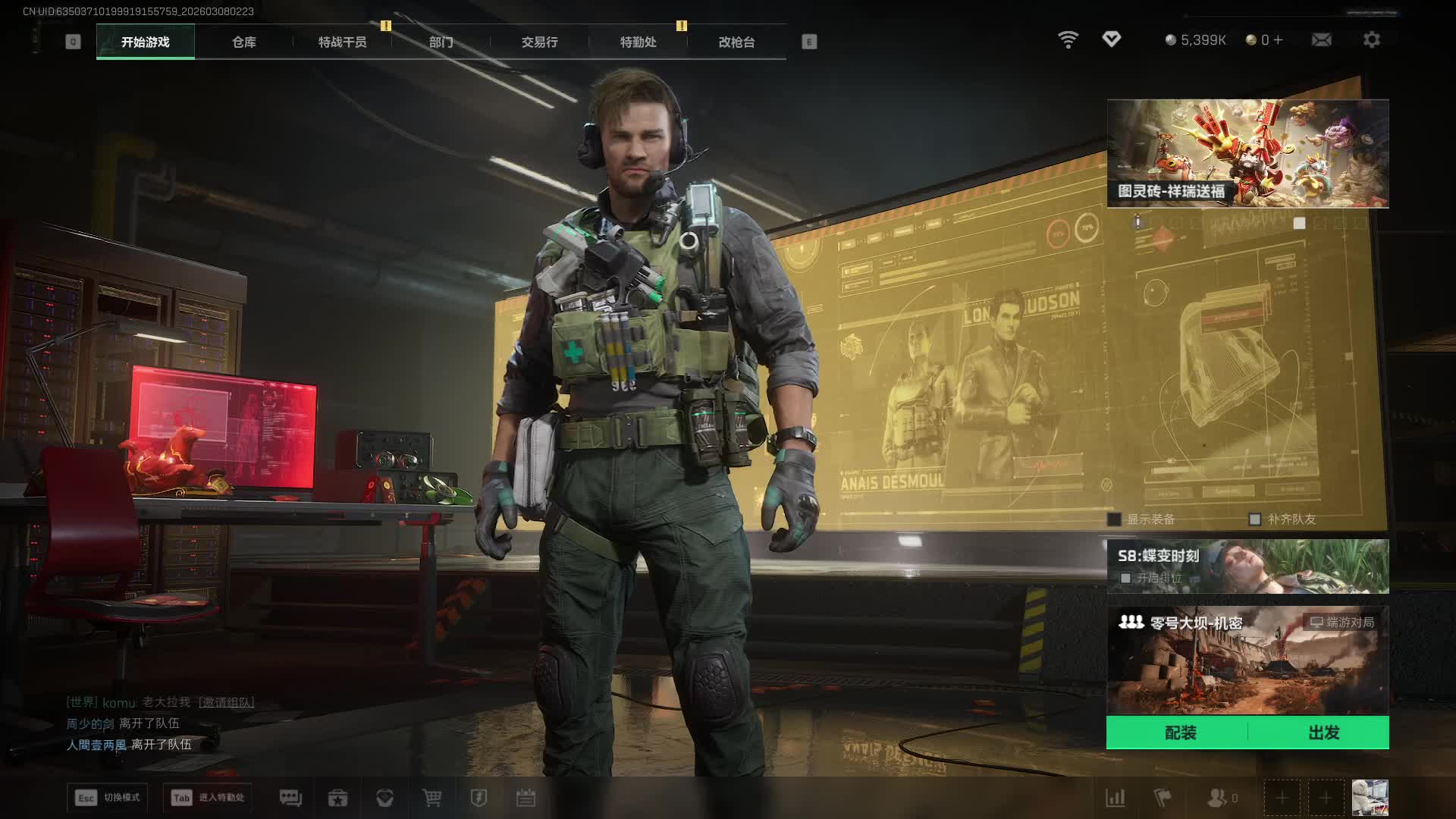Go to the 交易行 tab
This screenshot has width=1456, height=819.
tap(539, 42)
